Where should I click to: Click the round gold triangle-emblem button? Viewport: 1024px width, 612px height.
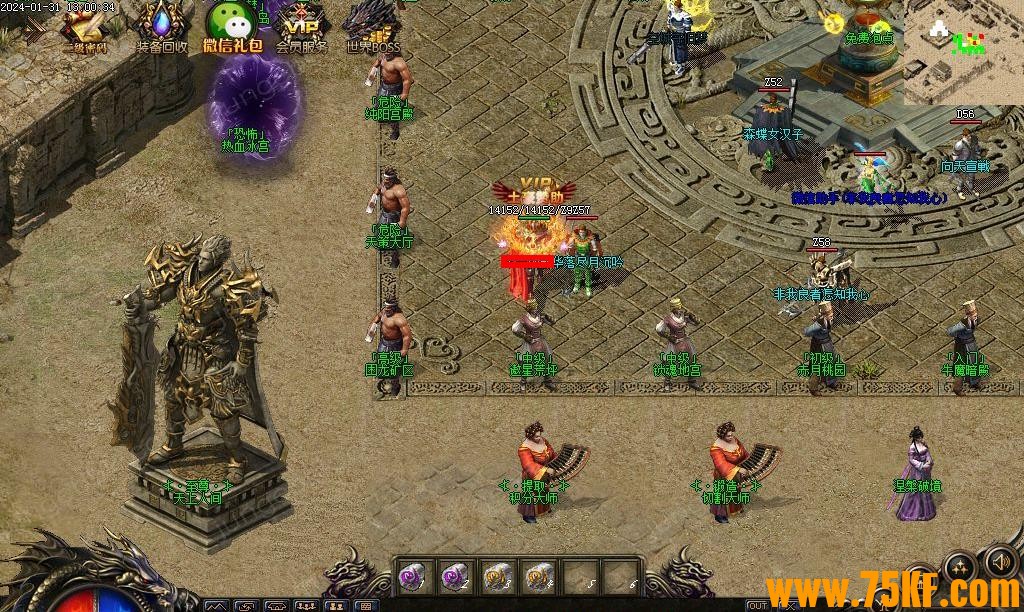(x=960, y=568)
